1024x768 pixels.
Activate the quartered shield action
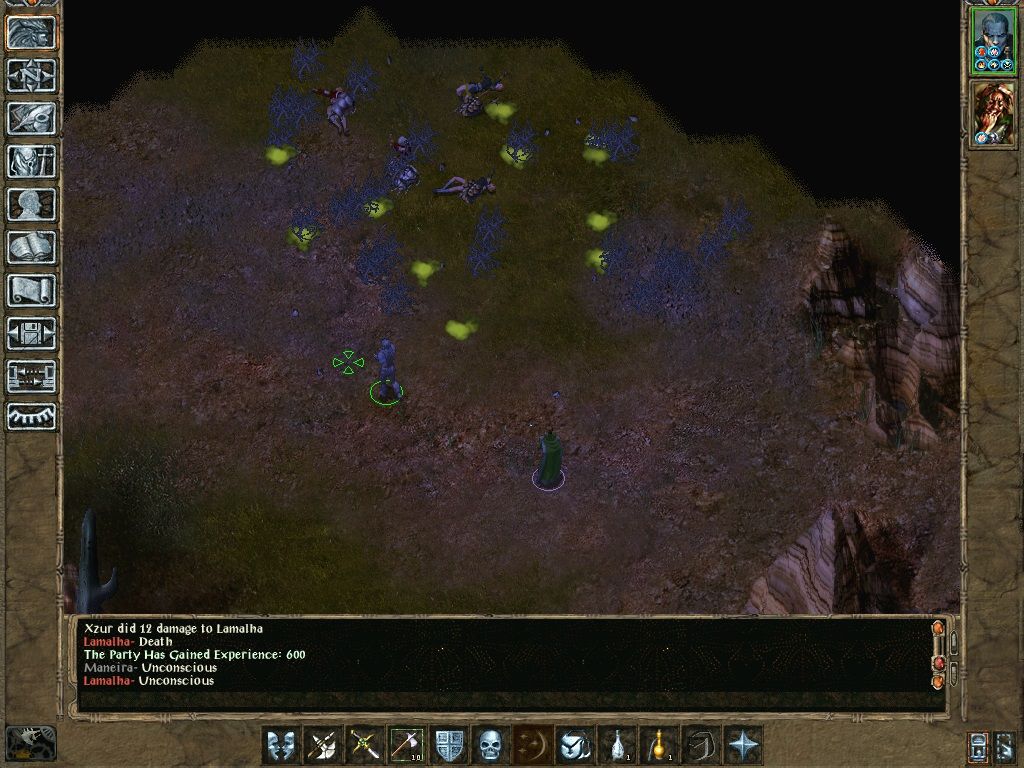[x=449, y=745]
